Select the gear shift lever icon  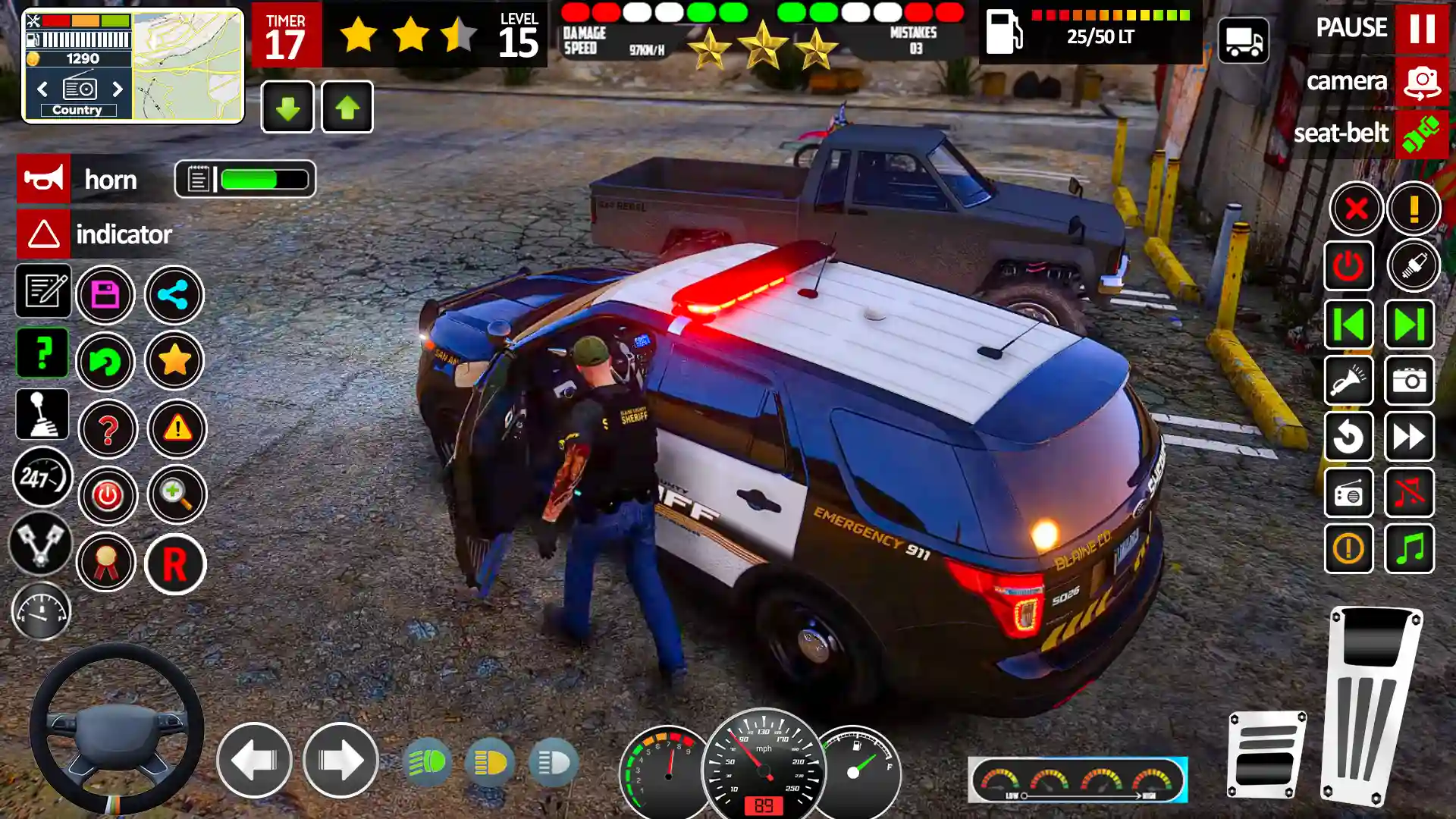[x=42, y=415]
